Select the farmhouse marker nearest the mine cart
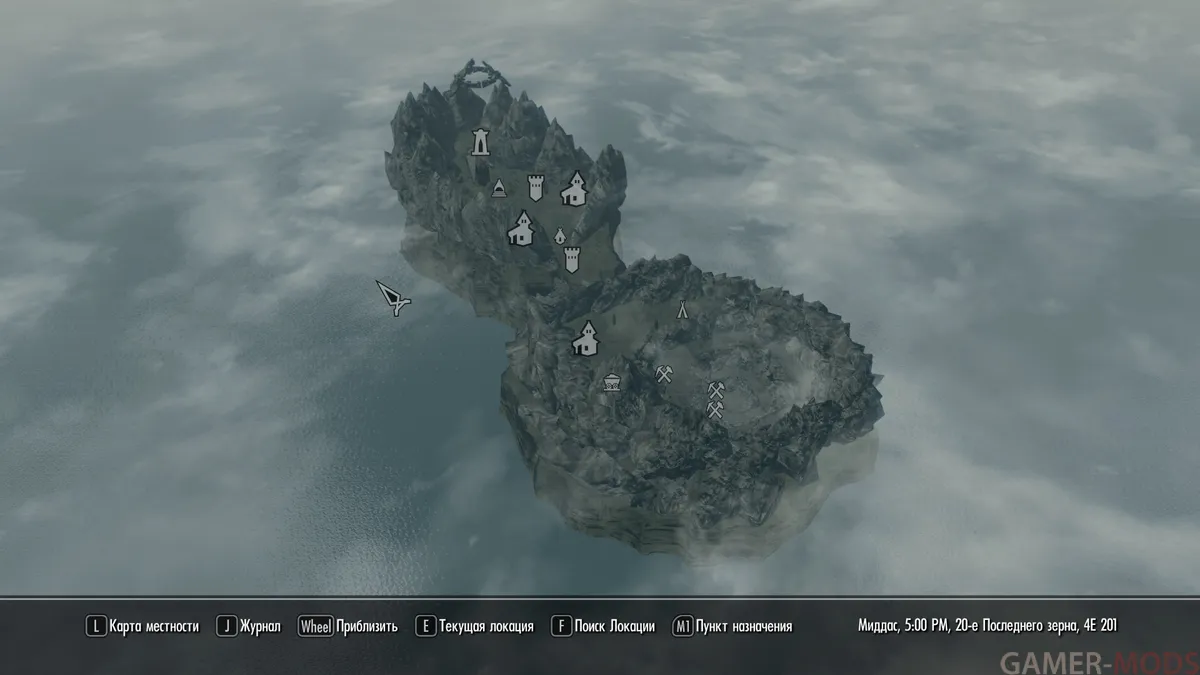This screenshot has height=675, width=1200. (585, 338)
